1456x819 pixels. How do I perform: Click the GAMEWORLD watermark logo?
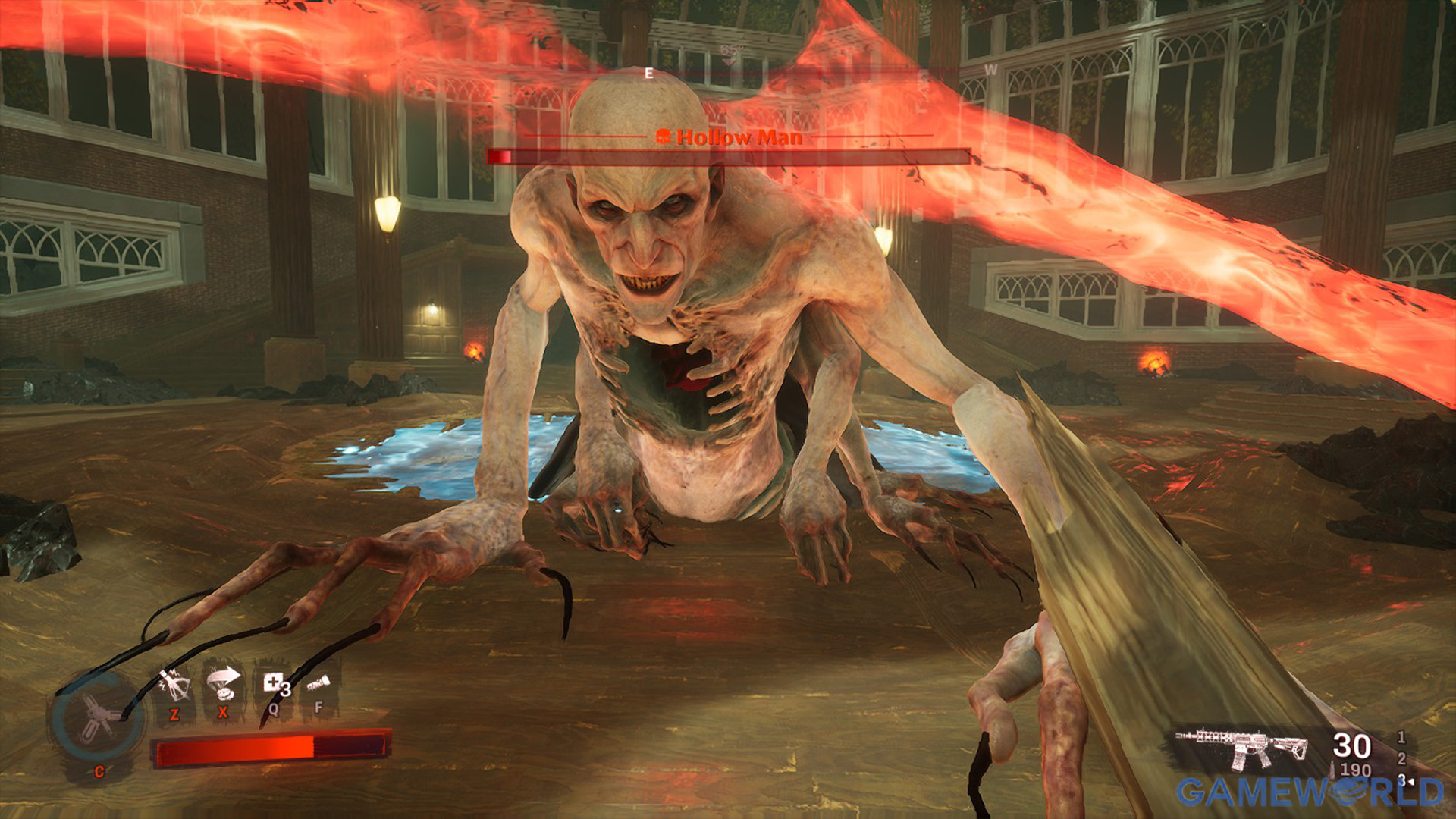pos(1310,792)
